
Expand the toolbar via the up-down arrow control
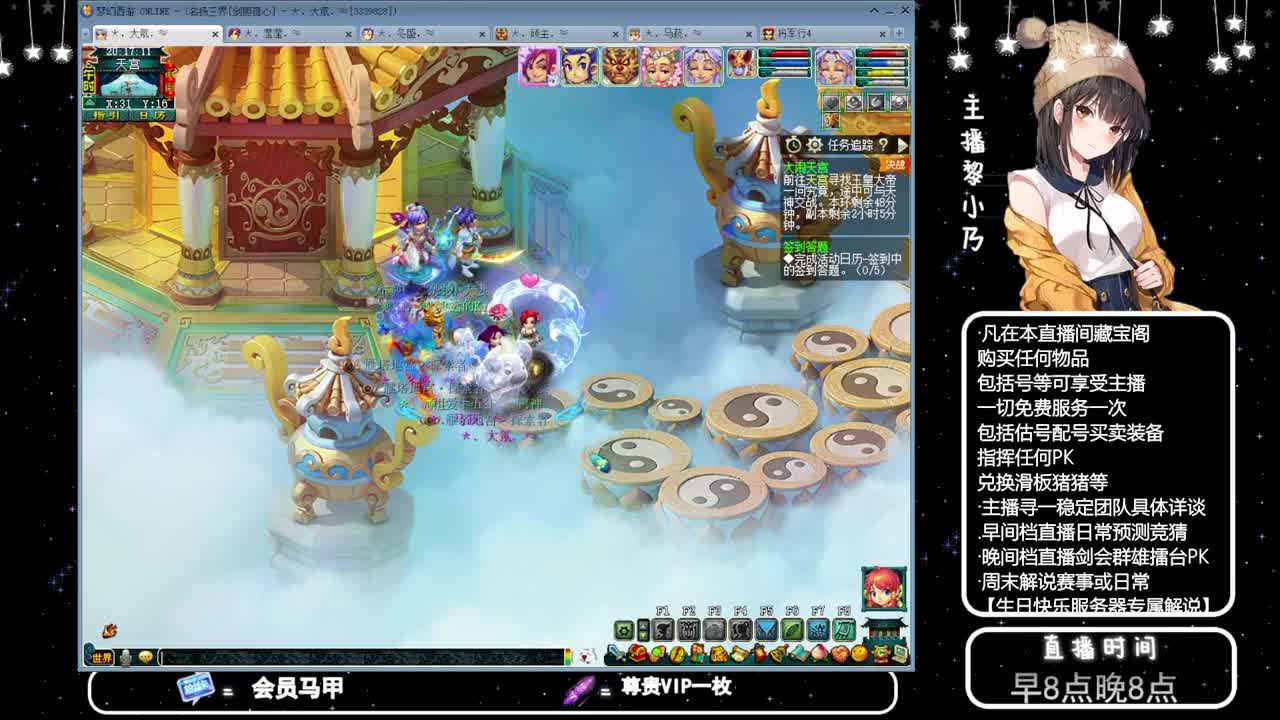pos(642,629)
